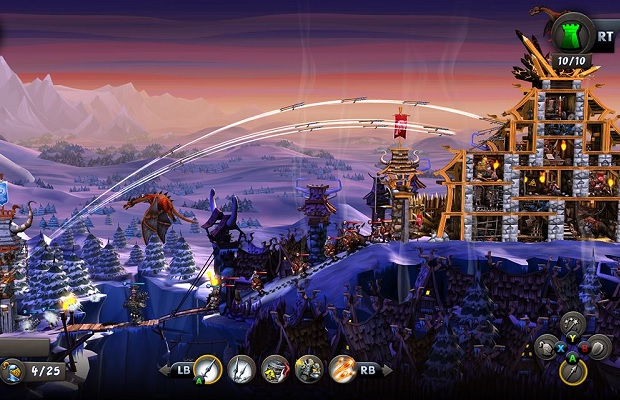Image resolution: width=620 pixels, height=400 pixels.
Task: Cycle weapons right with the right arrow
Action: 387,371
